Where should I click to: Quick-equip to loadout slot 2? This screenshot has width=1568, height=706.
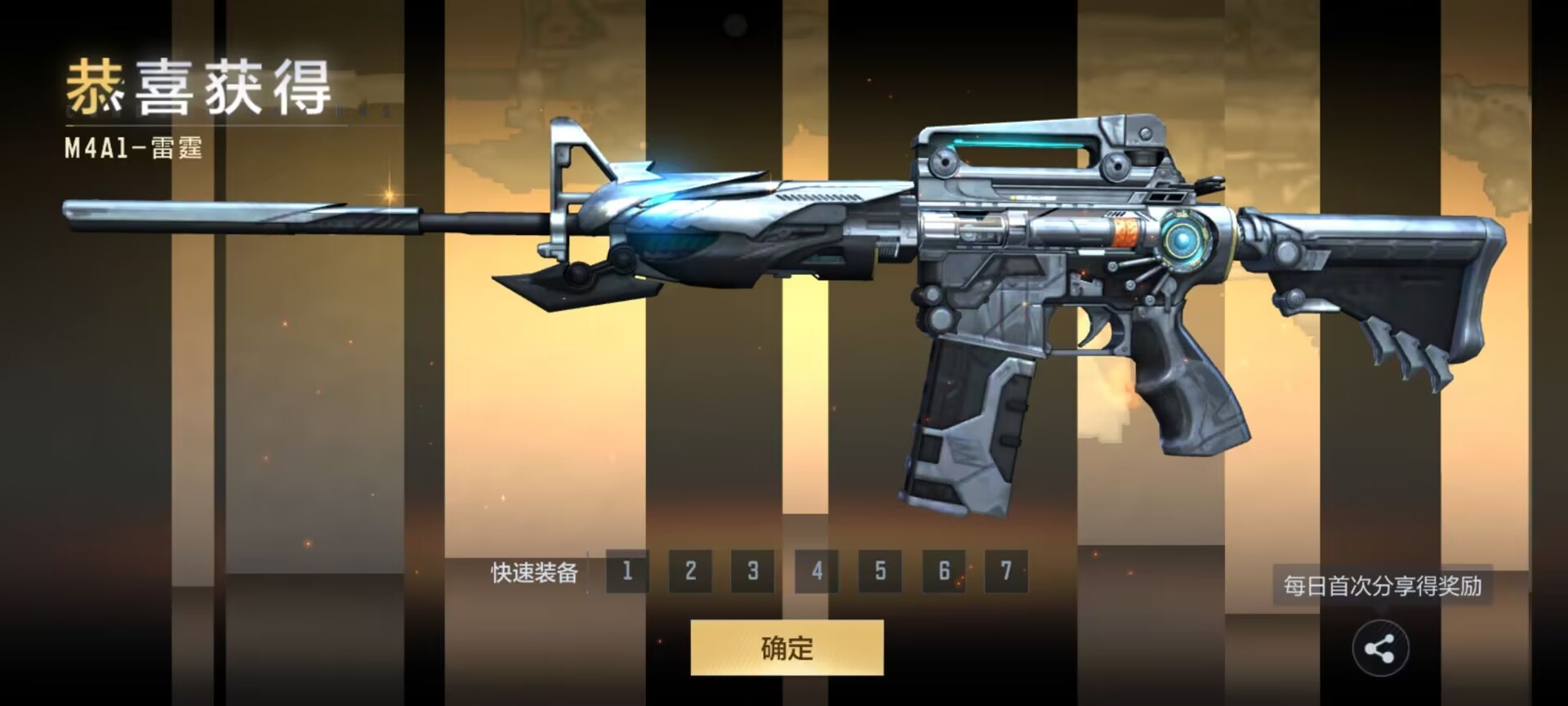pos(690,570)
